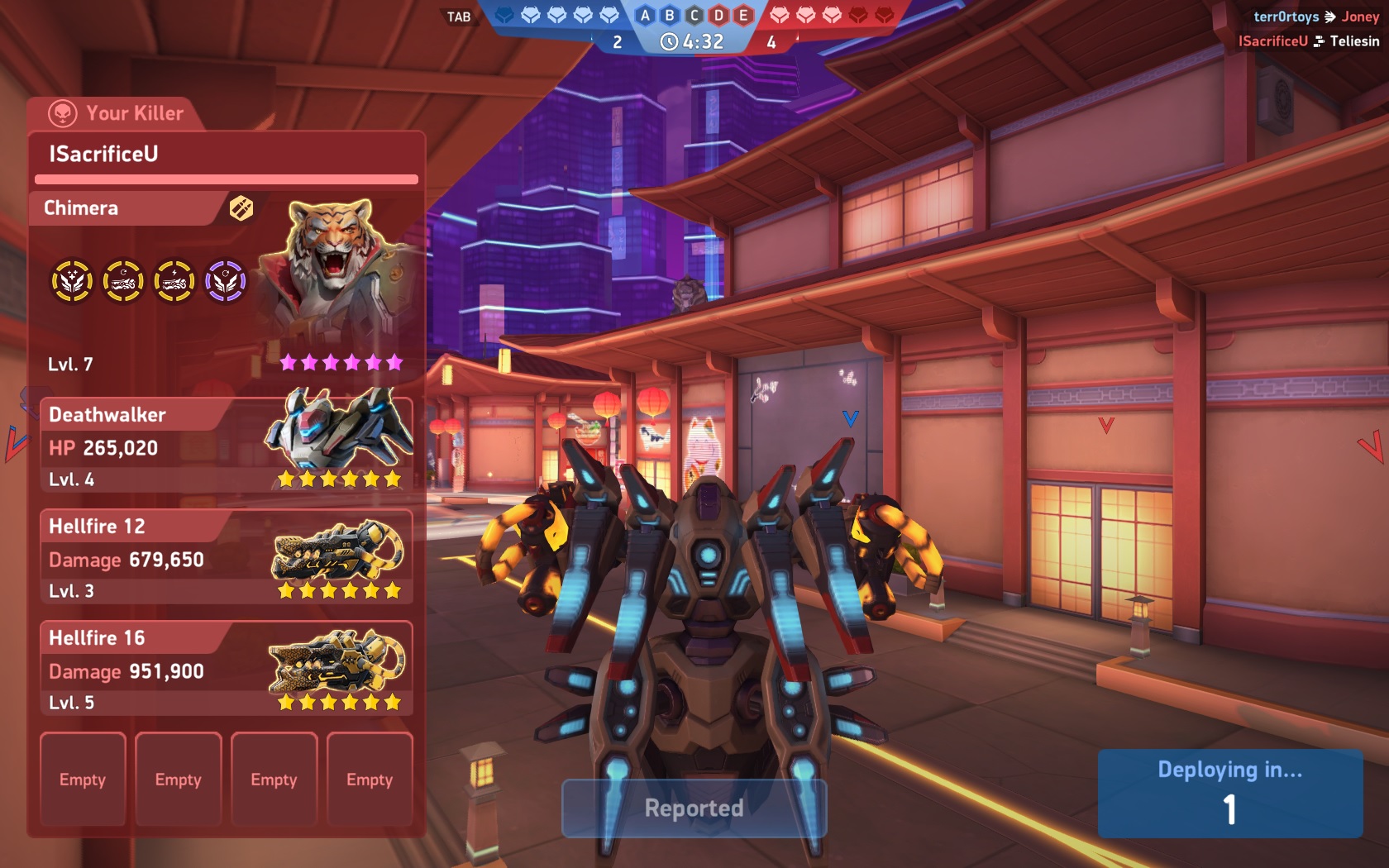This screenshot has height=868, width=1389.
Task: Click the terr0rtoys kill feed entry
Action: [x=1286, y=17]
